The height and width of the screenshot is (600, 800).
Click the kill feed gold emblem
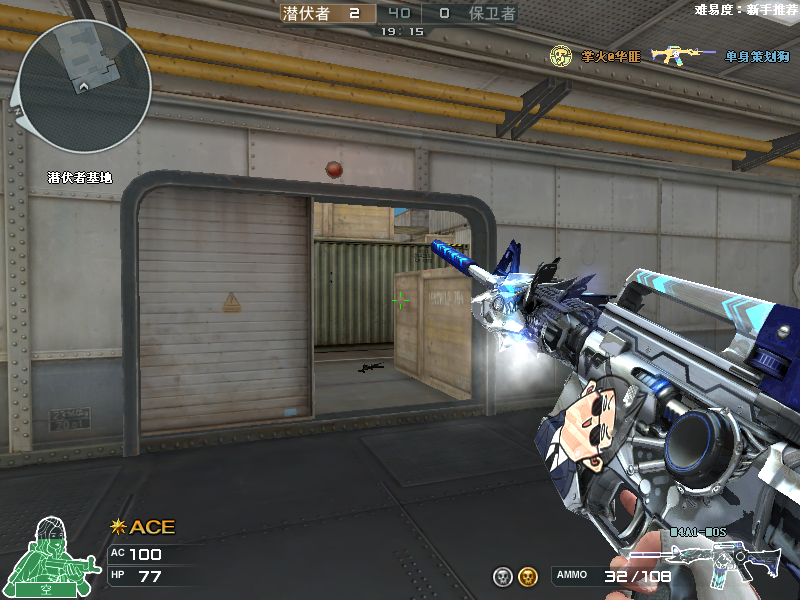(562, 56)
